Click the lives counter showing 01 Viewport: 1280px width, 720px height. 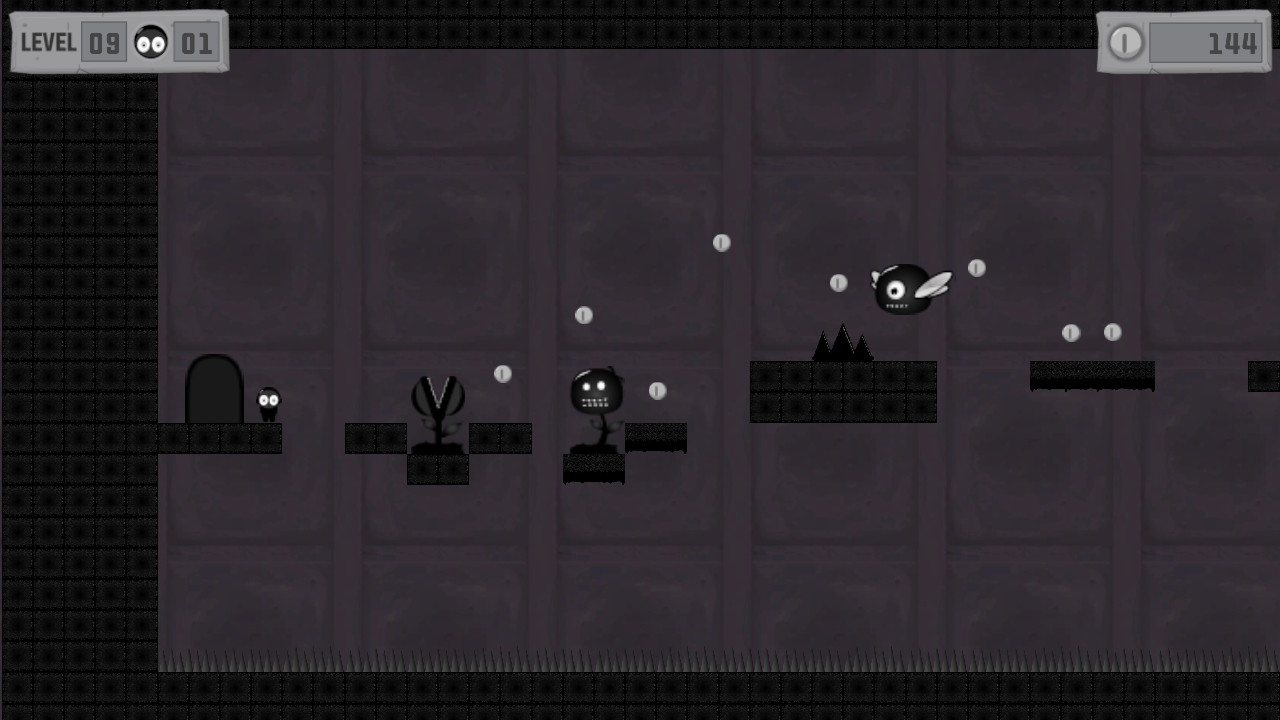tap(197, 42)
